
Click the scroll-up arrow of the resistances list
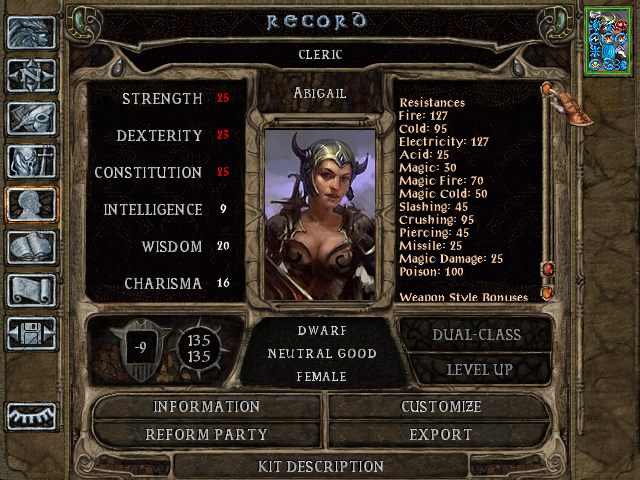pos(548,89)
